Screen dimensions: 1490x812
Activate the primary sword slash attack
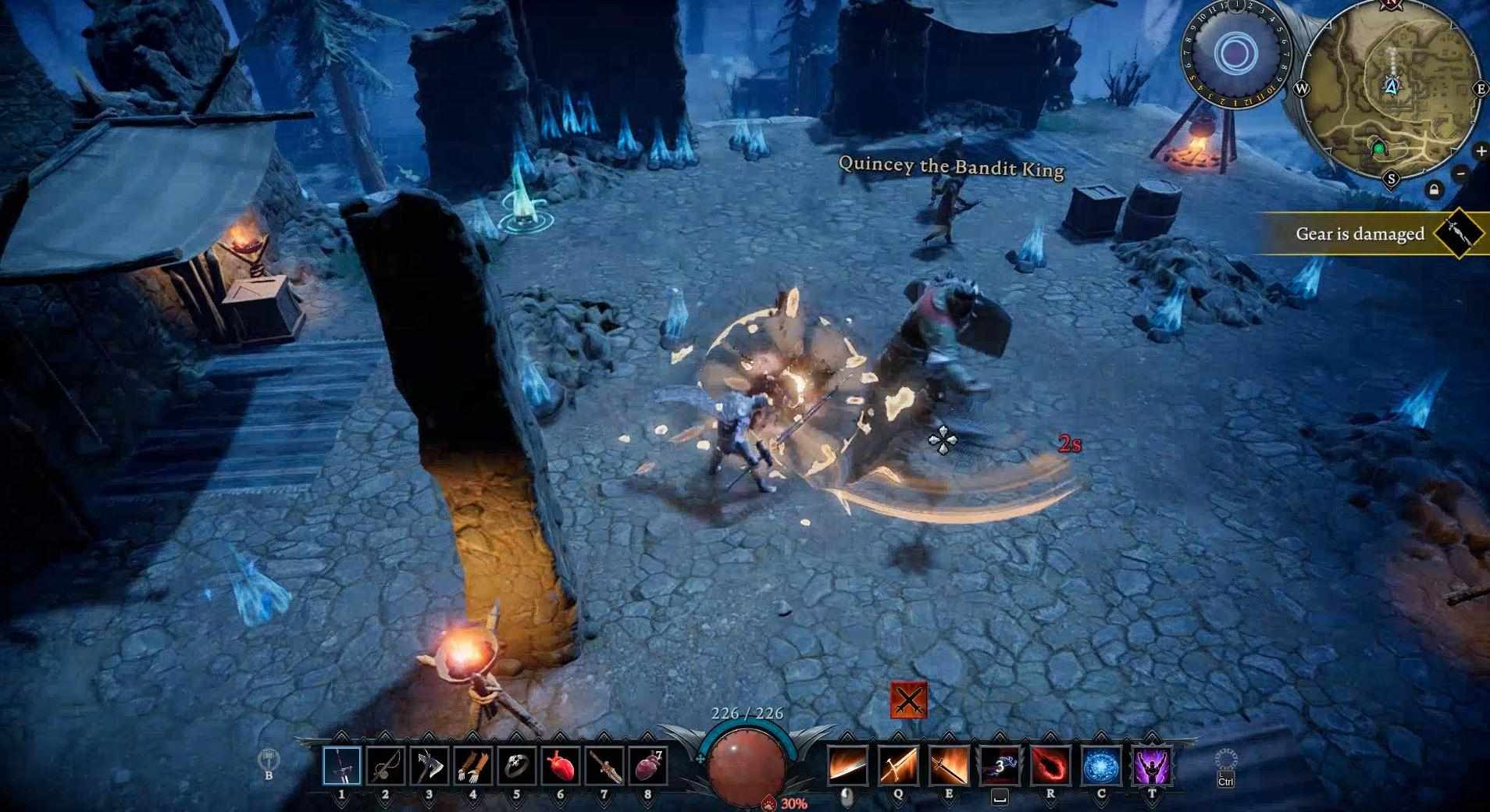tap(847, 766)
